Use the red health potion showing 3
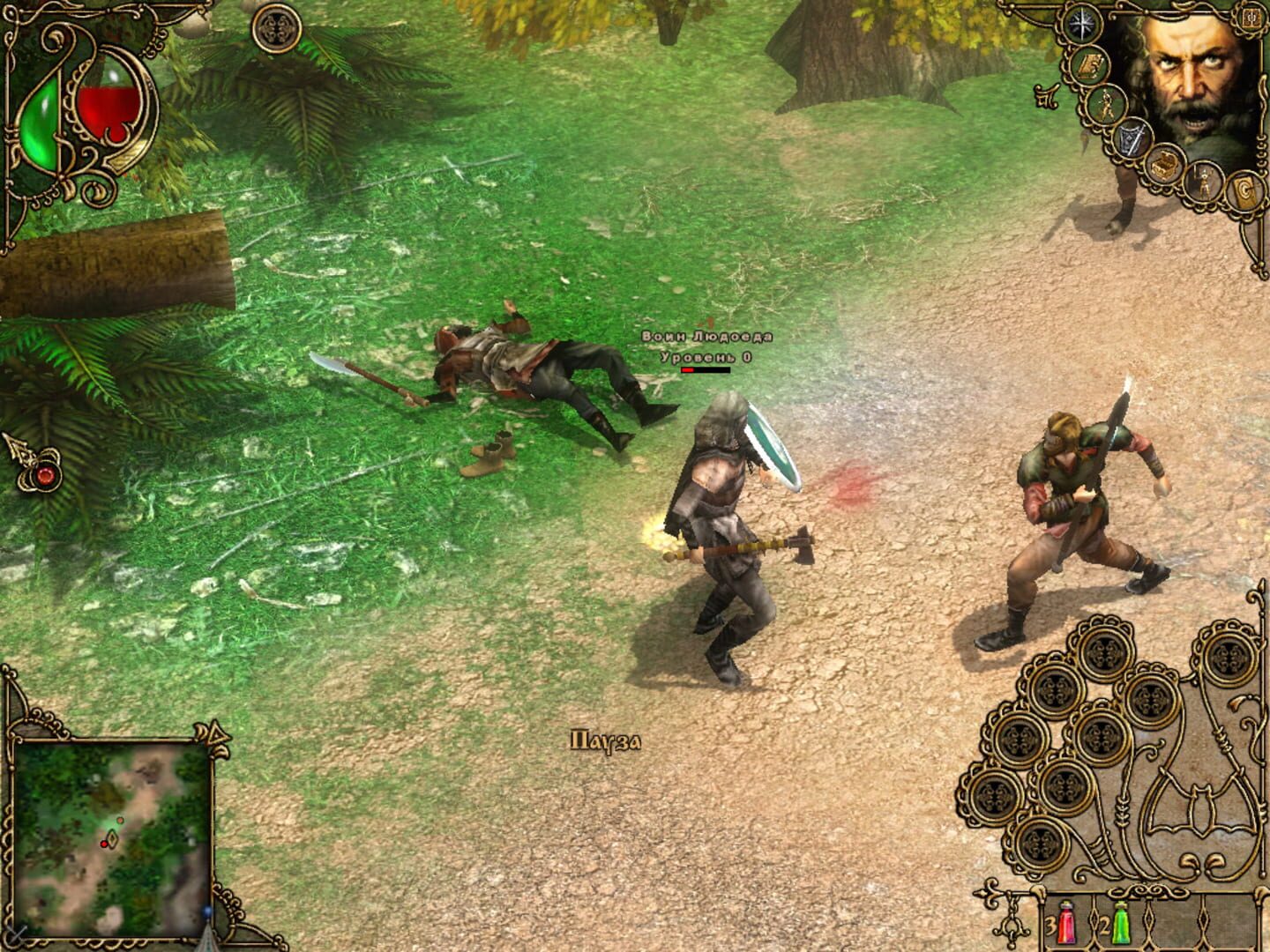The width and height of the screenshot is (1270, 952). click(1067, 923)
